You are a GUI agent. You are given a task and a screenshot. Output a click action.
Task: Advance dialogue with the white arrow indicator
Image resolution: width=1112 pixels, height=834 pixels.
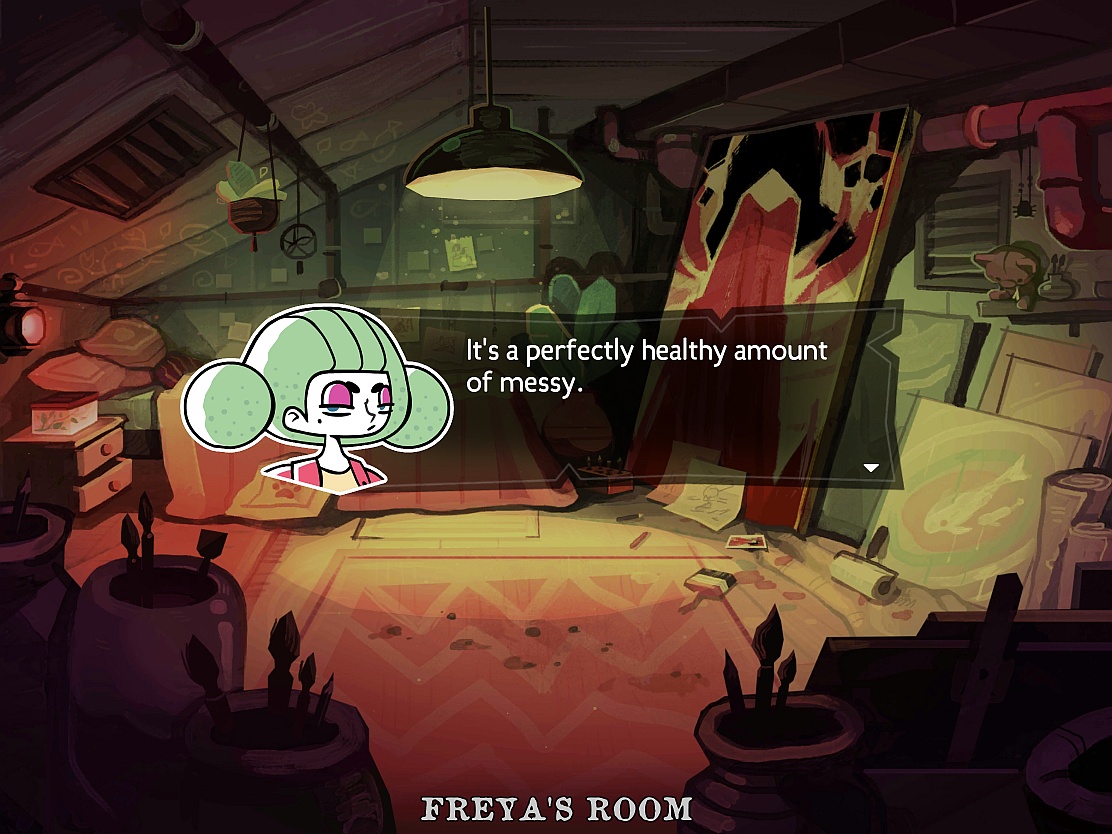click(870, 467)
